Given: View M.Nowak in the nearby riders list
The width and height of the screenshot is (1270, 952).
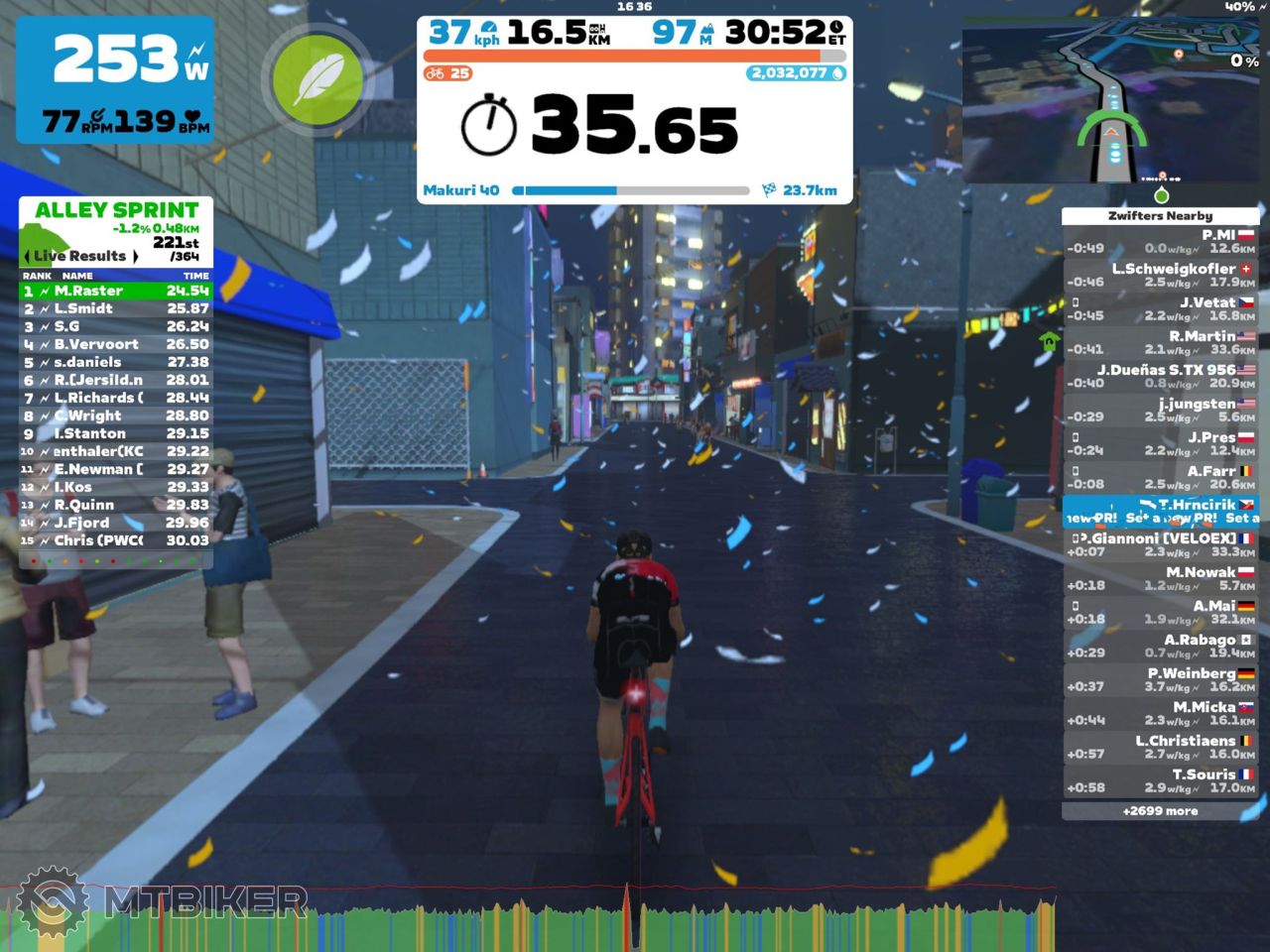Looking at the screenshot, I should point(1160,578).
